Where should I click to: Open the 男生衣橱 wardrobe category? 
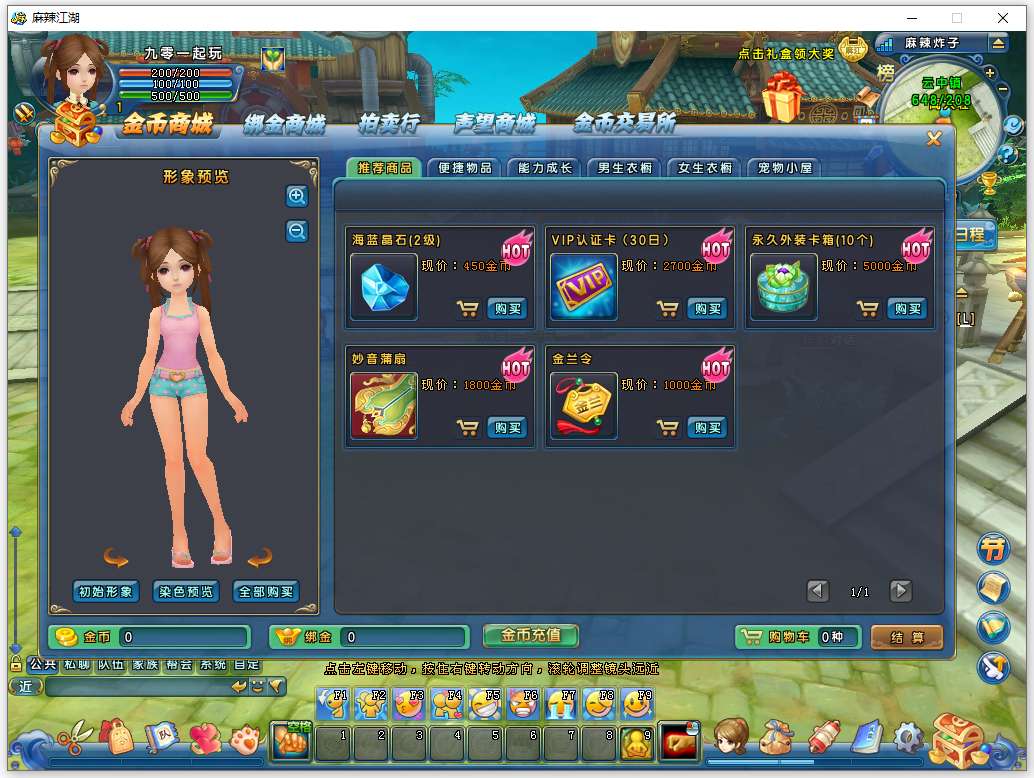(625, 168)
